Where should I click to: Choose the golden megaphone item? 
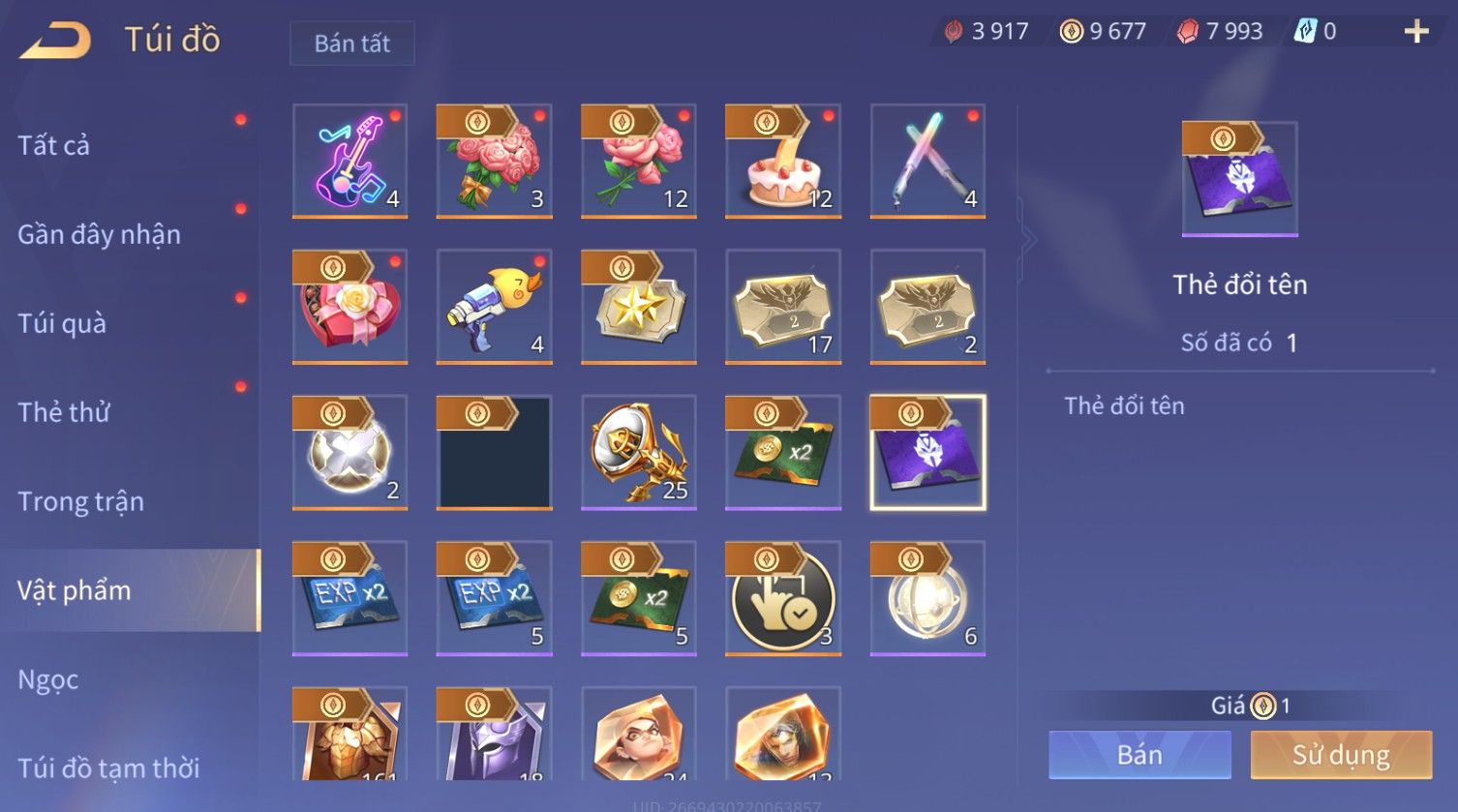pyautogui.click(x=638, y=452)
